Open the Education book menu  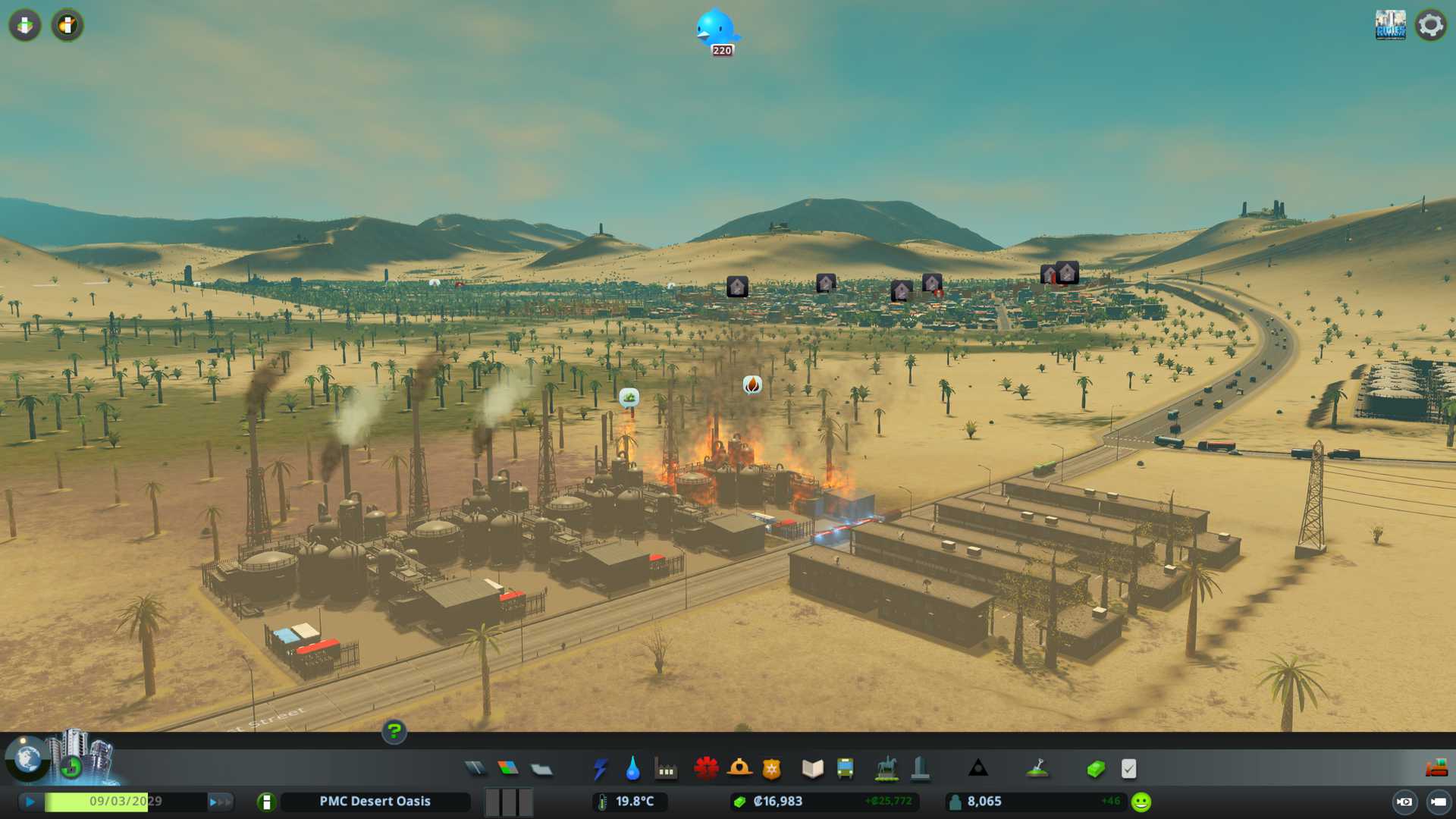pyautogui.click(x=812, y=769)
